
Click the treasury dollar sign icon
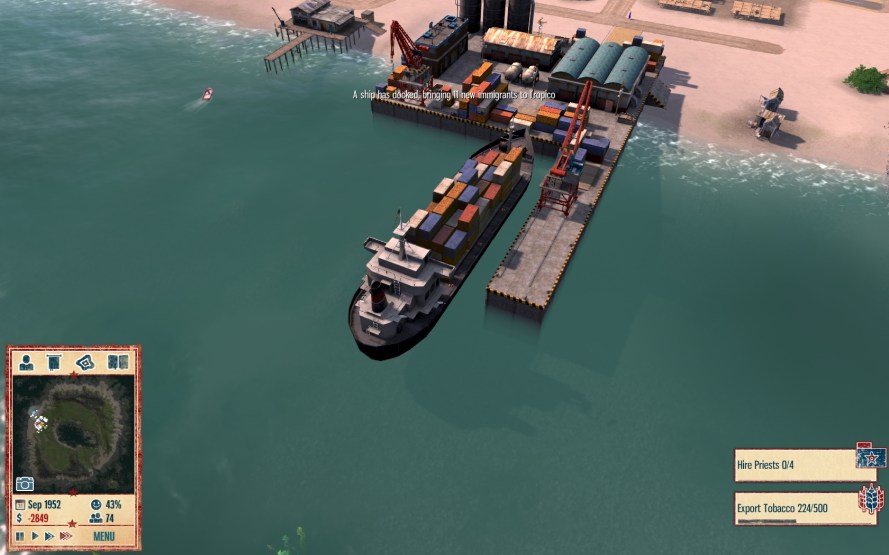20,519
